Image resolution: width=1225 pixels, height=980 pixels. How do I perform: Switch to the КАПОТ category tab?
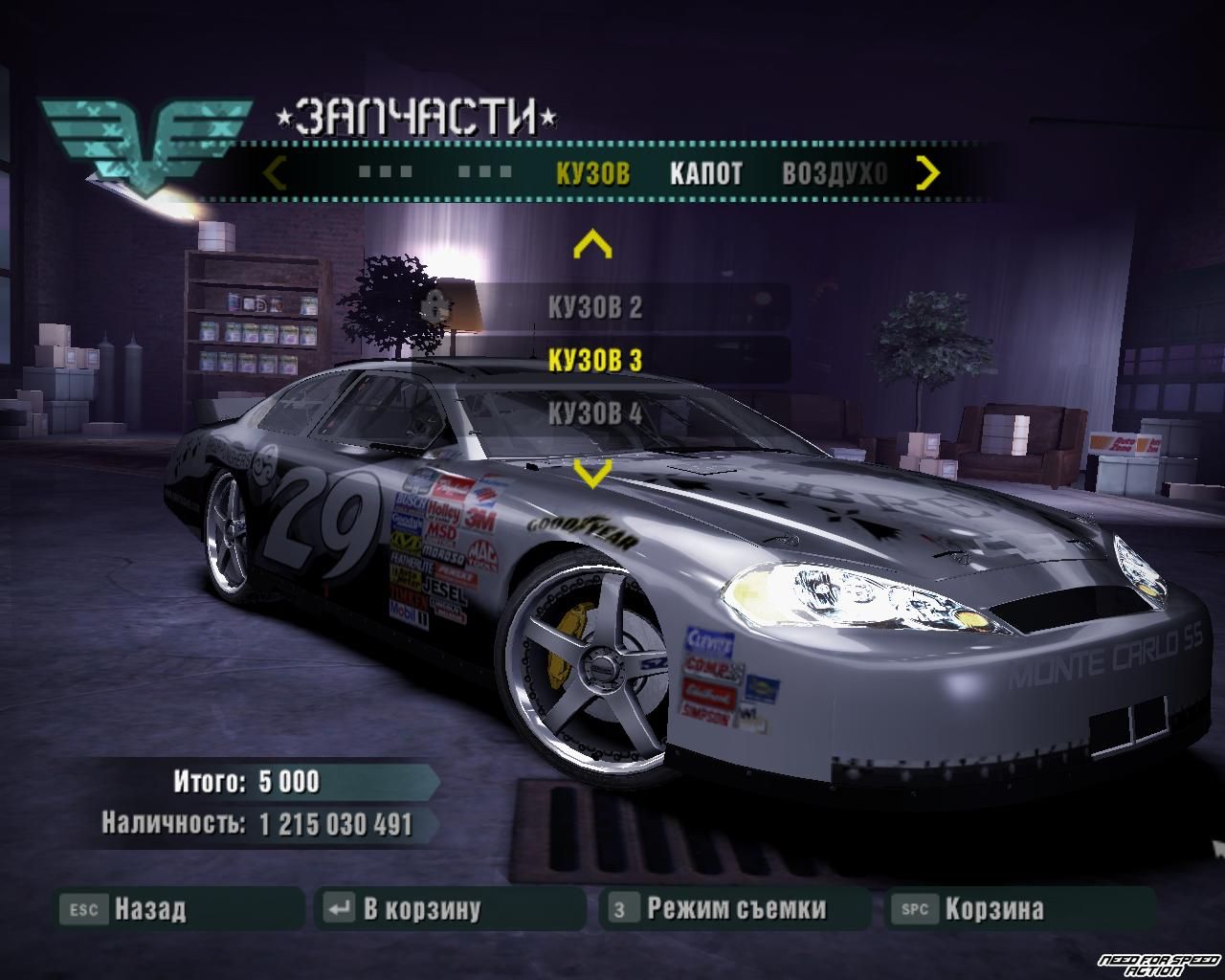click(705, 173)
